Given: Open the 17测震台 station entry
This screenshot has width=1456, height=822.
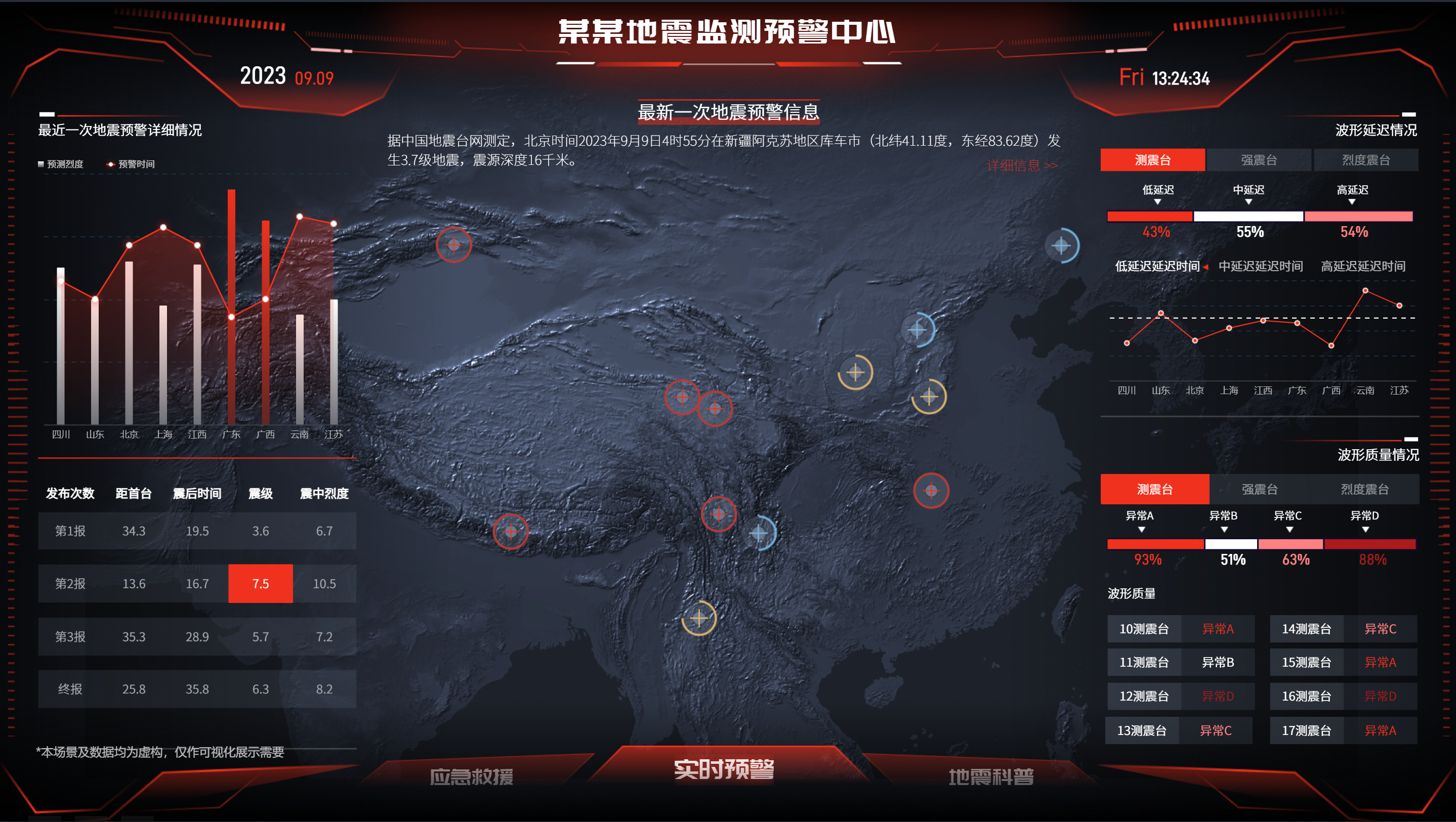Looking at the screenshot, I should click(x=1306, y=730).
